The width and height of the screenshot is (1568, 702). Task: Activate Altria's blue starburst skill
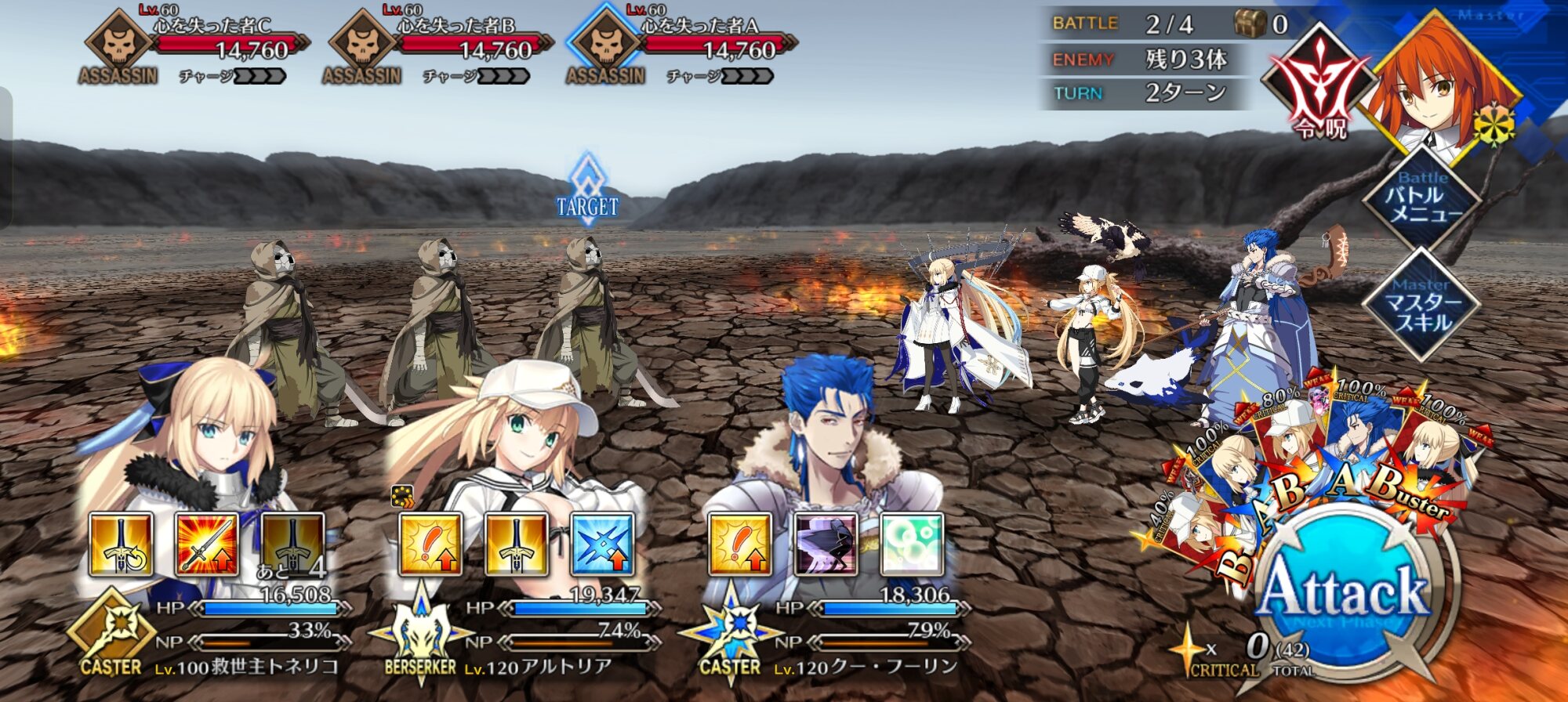click(x=602, y=544)
